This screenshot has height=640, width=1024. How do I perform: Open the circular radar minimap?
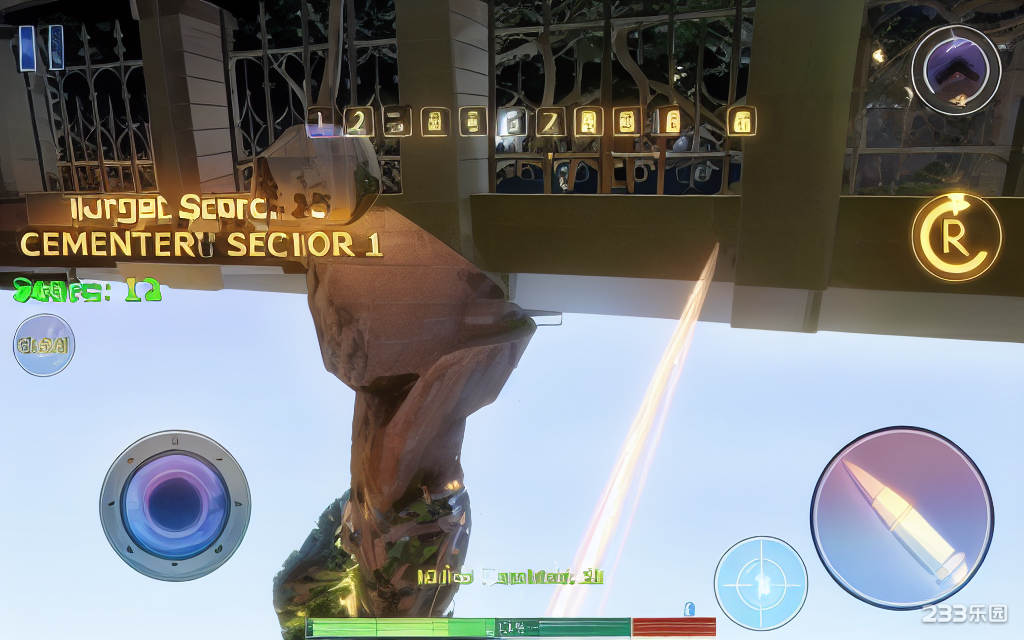(955, 70)
